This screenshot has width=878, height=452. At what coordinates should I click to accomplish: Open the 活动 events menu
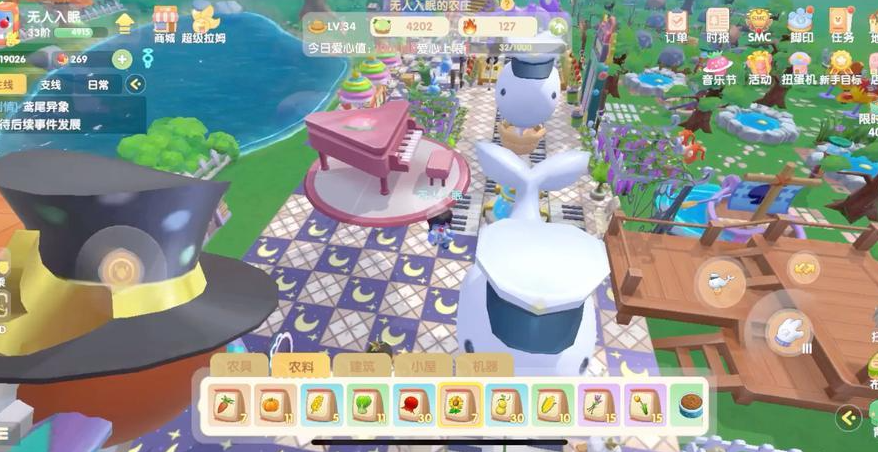click(759, 67)
